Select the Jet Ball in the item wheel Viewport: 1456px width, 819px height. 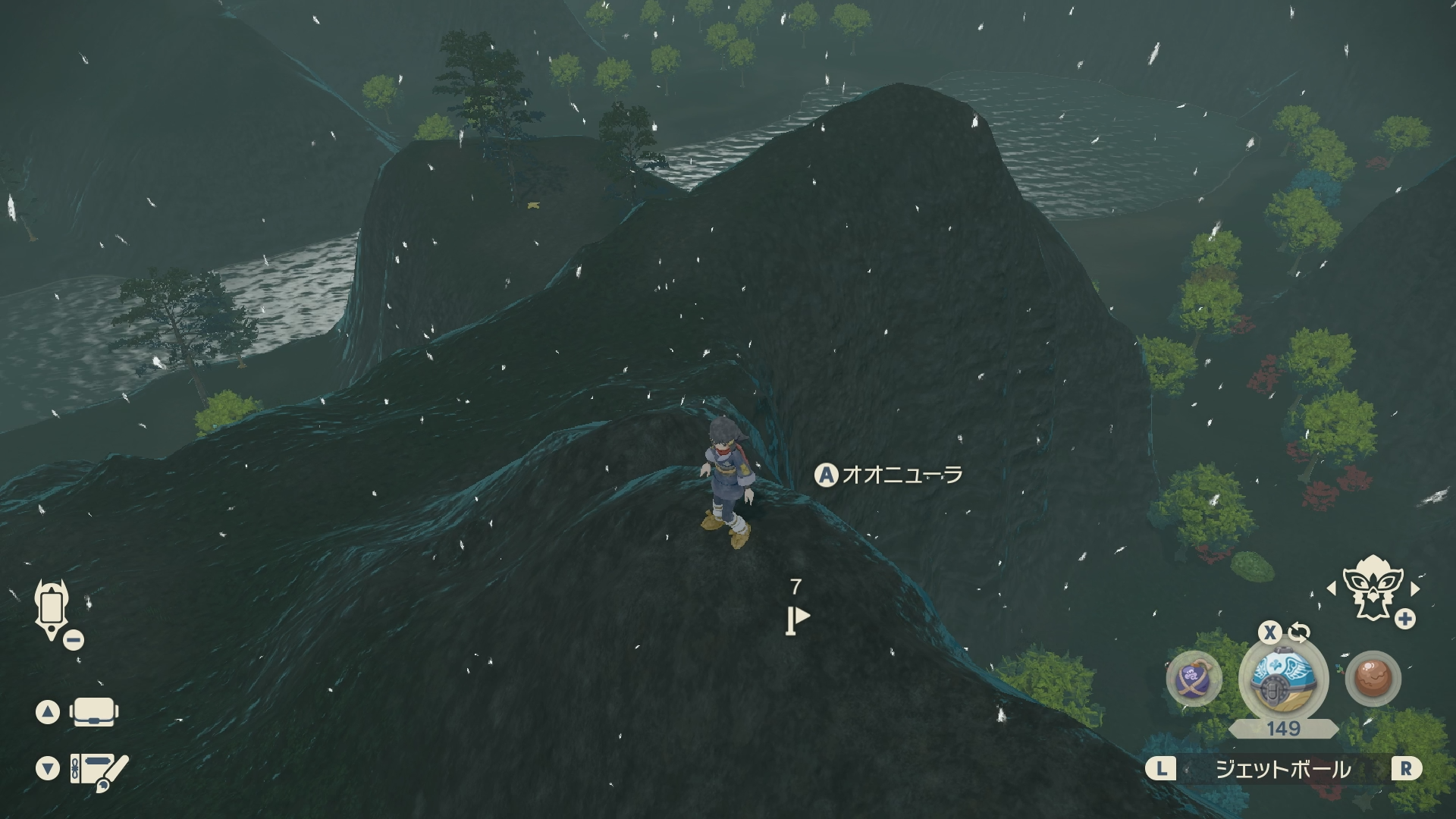tap(1283, 678)
